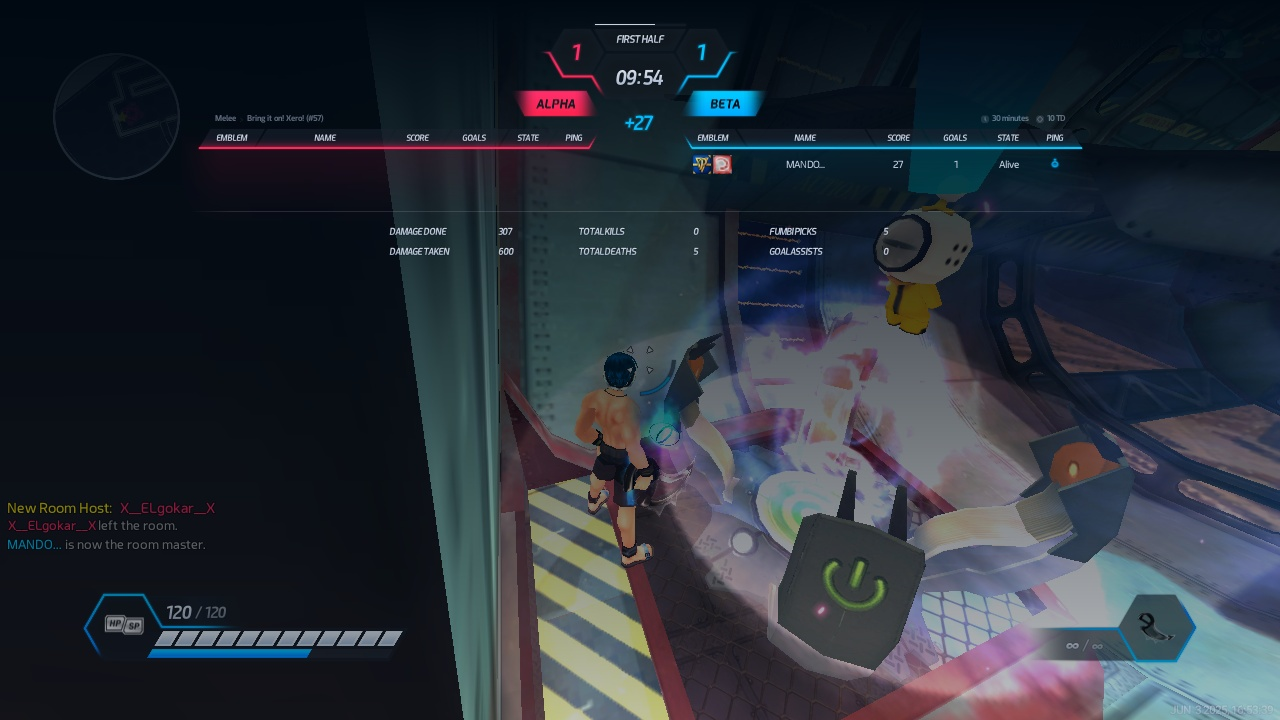Viewport: 1280px width, 720px height.
Task: Click the circular minimap
Action: [116, 116]
